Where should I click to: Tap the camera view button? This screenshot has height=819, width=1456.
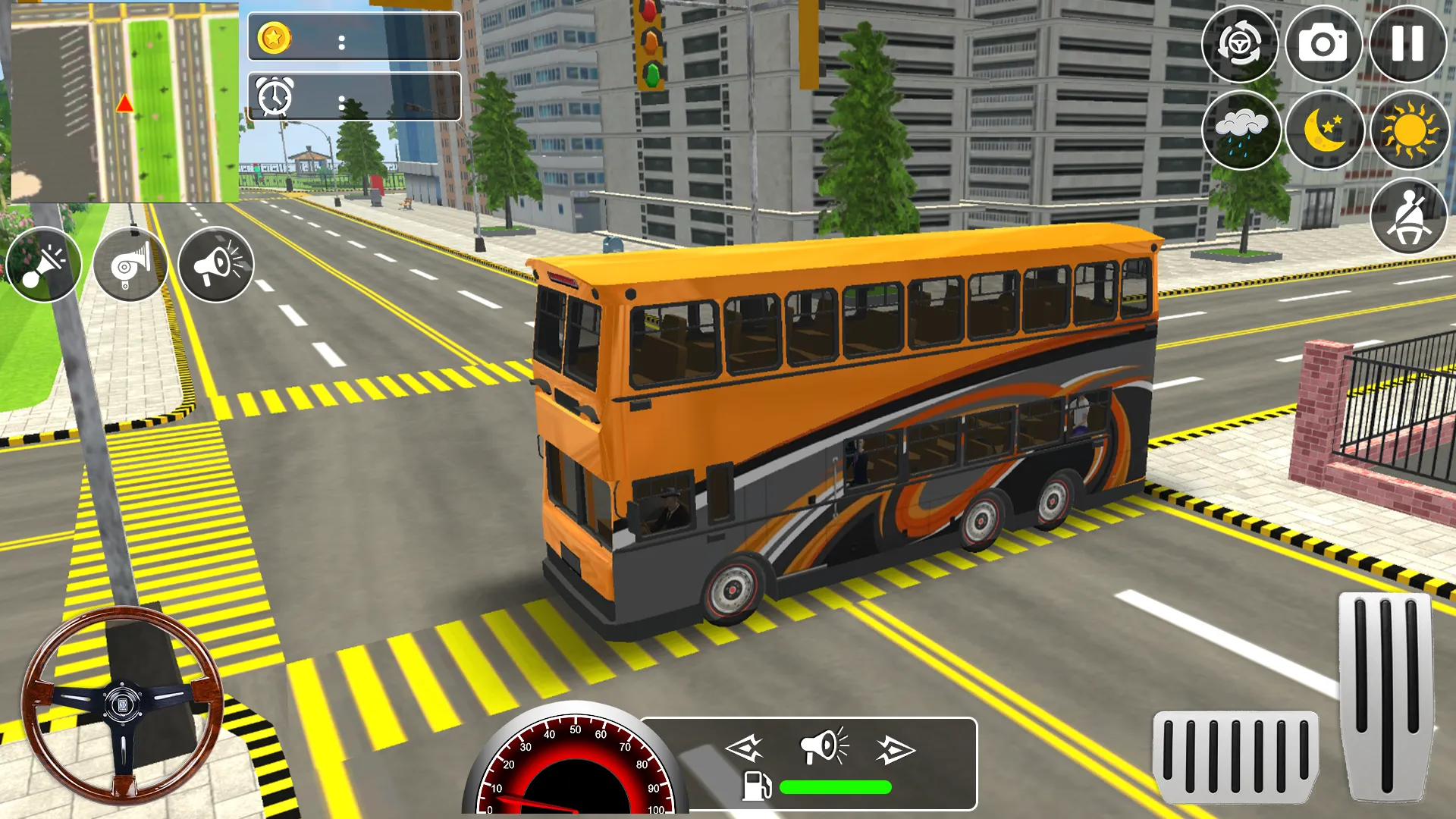coord(1323,44)
